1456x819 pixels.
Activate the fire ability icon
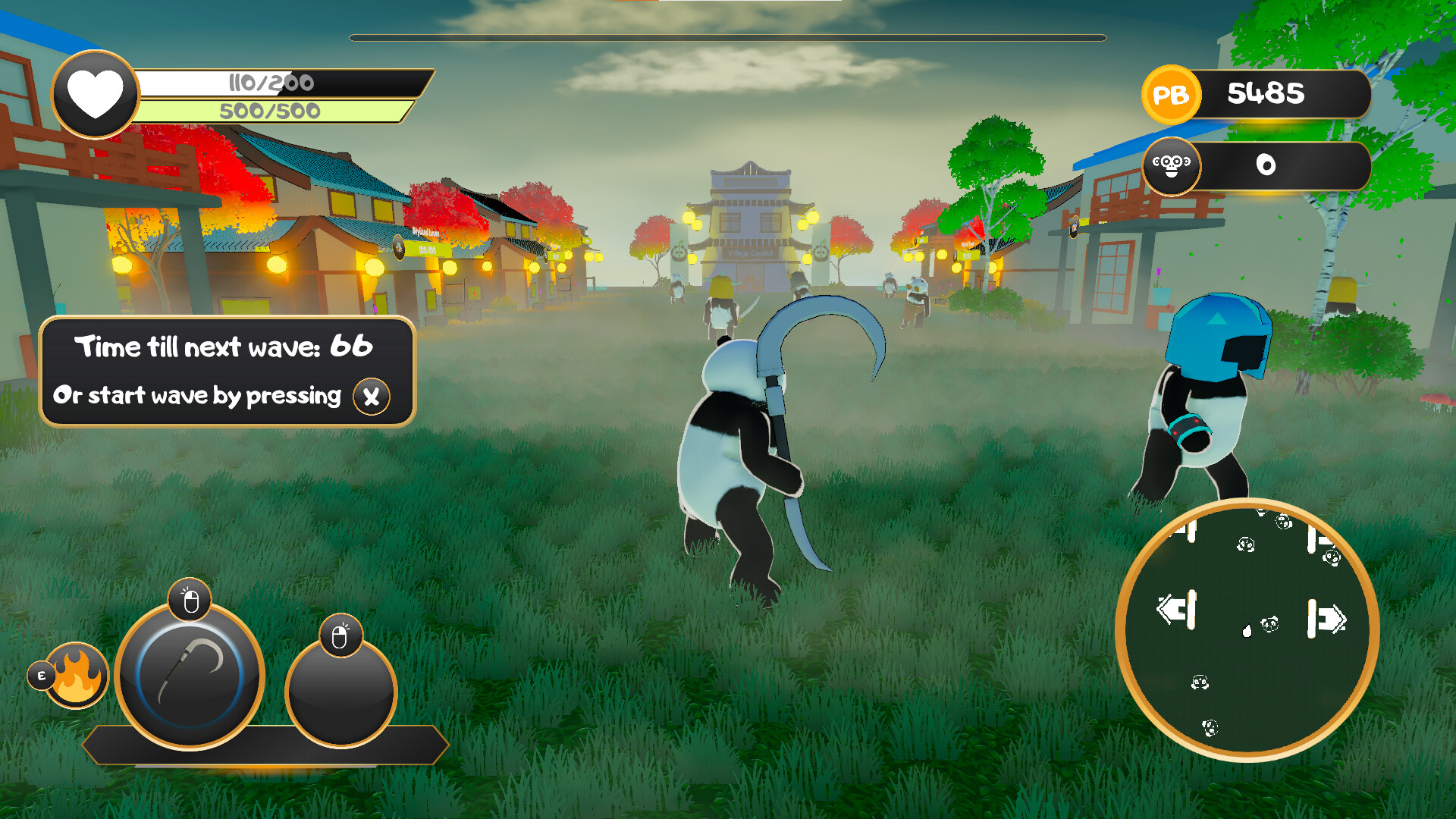pos(77,674)
